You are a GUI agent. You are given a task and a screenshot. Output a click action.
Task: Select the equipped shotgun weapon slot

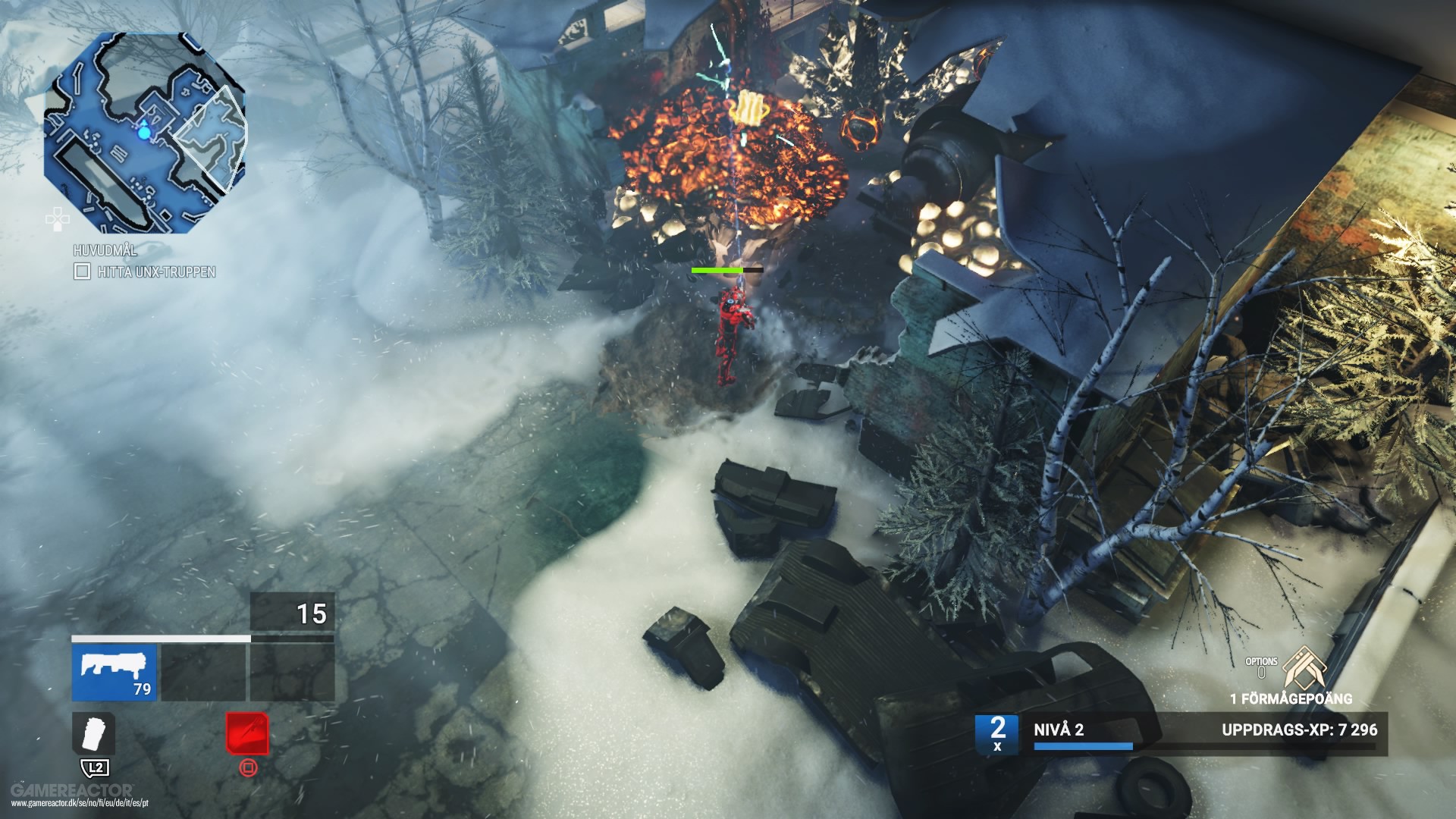pyautogui.click(x=115, y=674)
